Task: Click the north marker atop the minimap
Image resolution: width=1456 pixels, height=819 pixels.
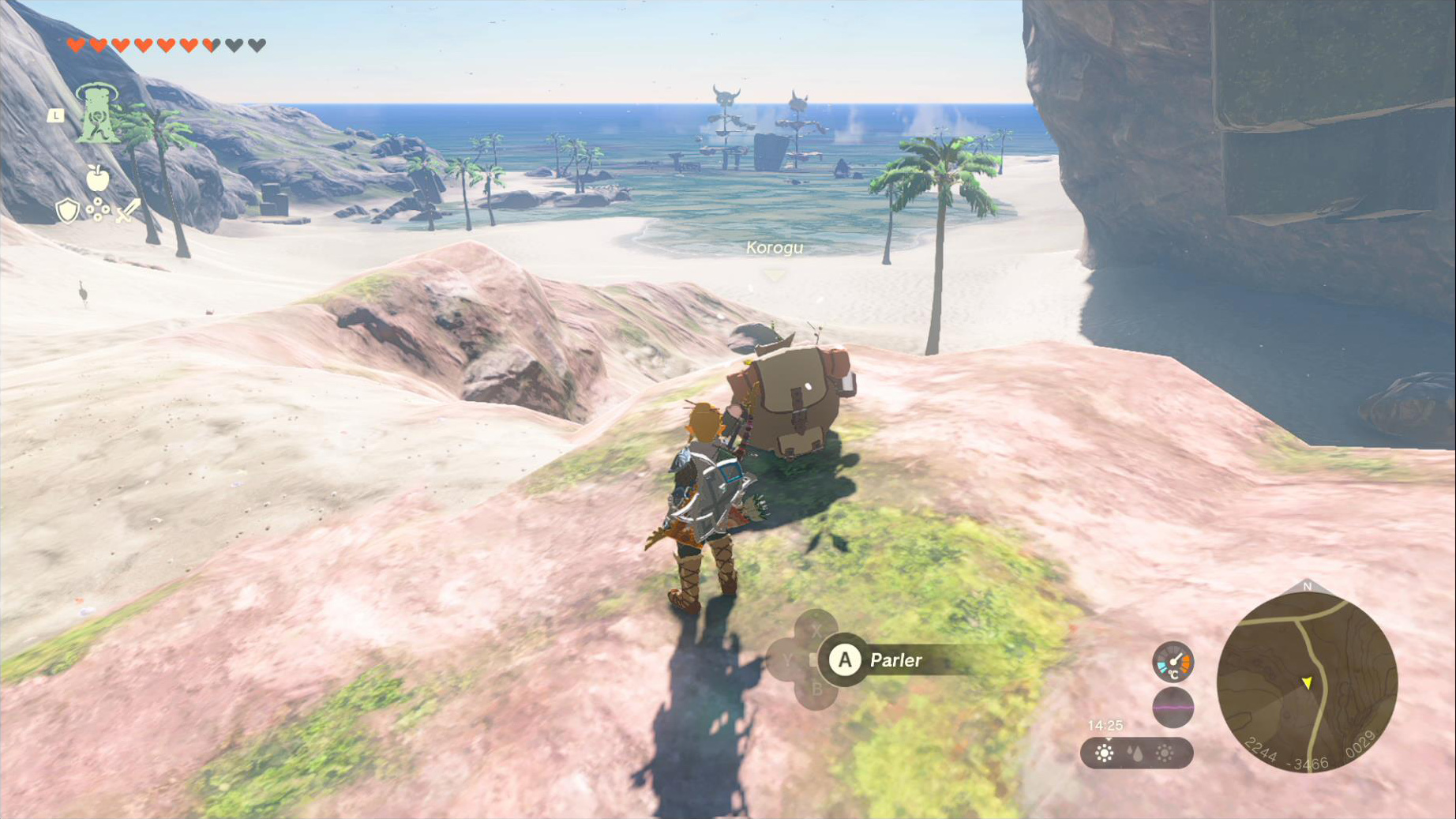Action: (x=1307, y=587)
